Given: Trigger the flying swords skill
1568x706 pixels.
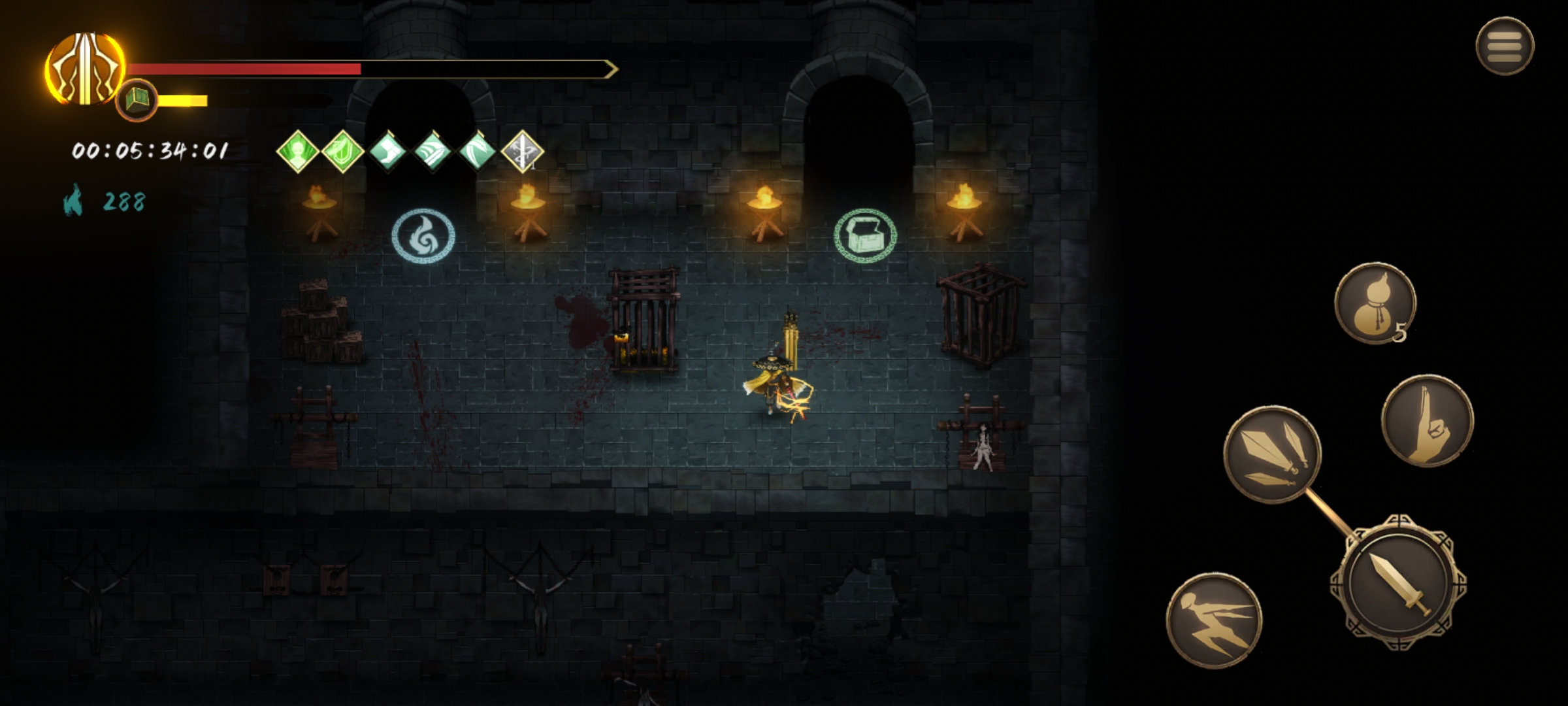Looking at the screenshot, I should coord(1272,454).
